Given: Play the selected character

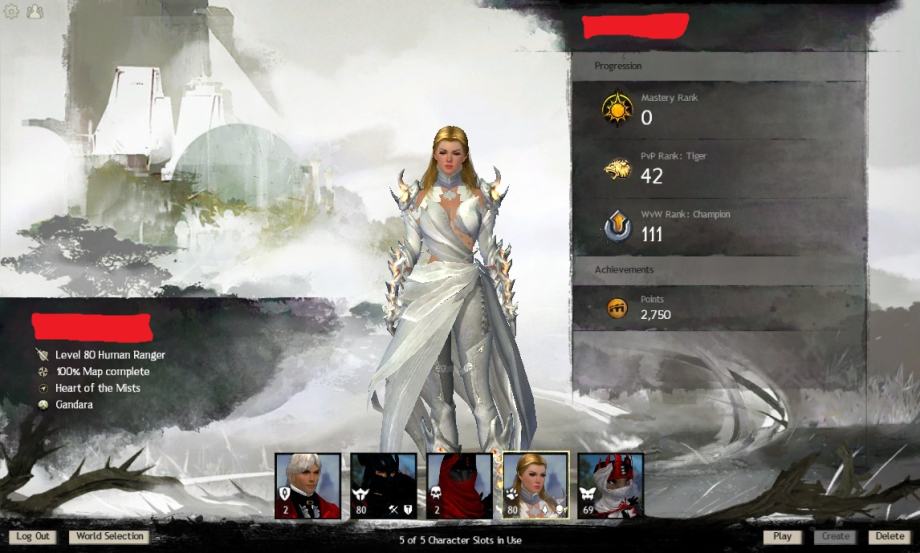Looking at the screenshot, I should point(782,537).
